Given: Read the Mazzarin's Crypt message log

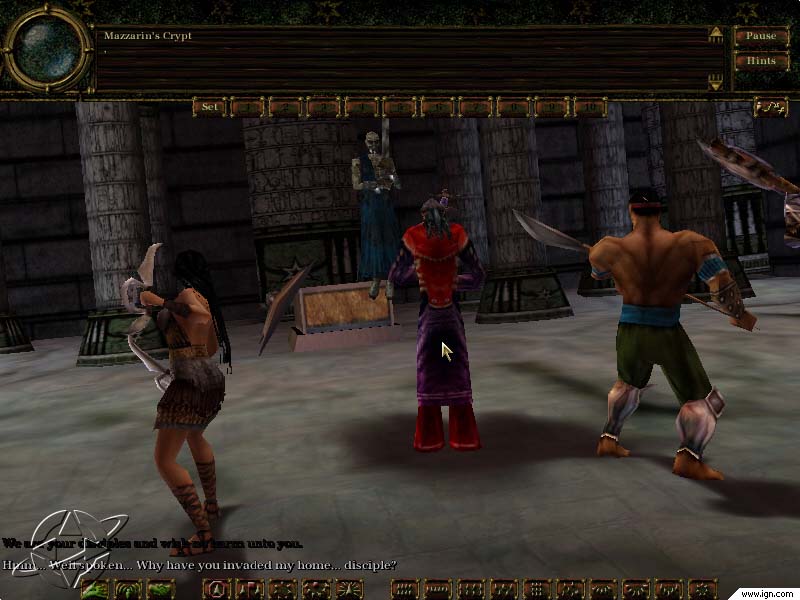Looking at the screenshot, I should click(x=400, y=60).
